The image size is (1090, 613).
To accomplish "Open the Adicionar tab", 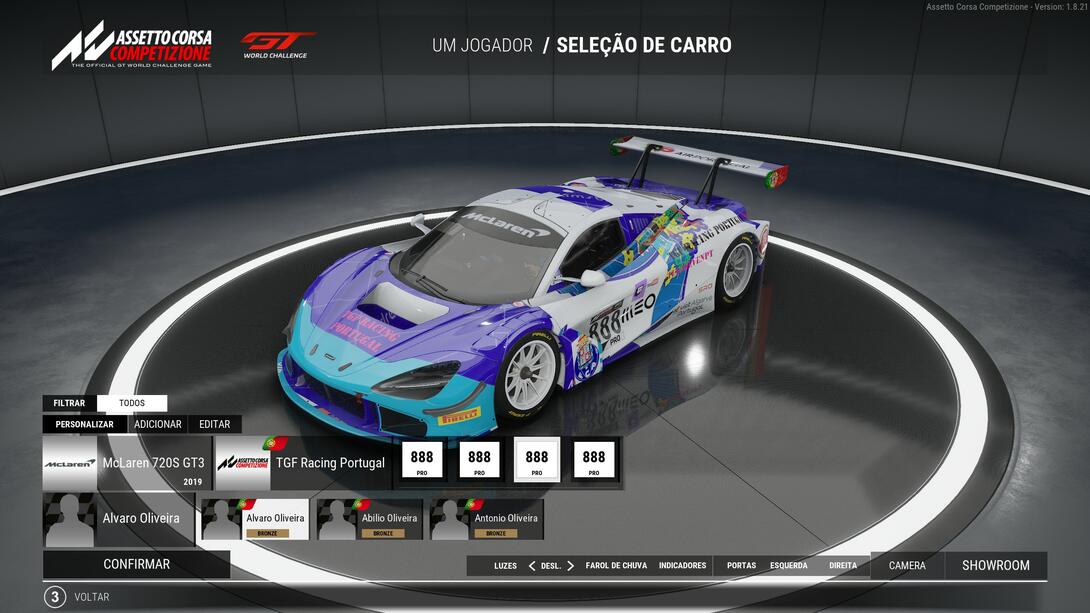I will pos(158,424).
